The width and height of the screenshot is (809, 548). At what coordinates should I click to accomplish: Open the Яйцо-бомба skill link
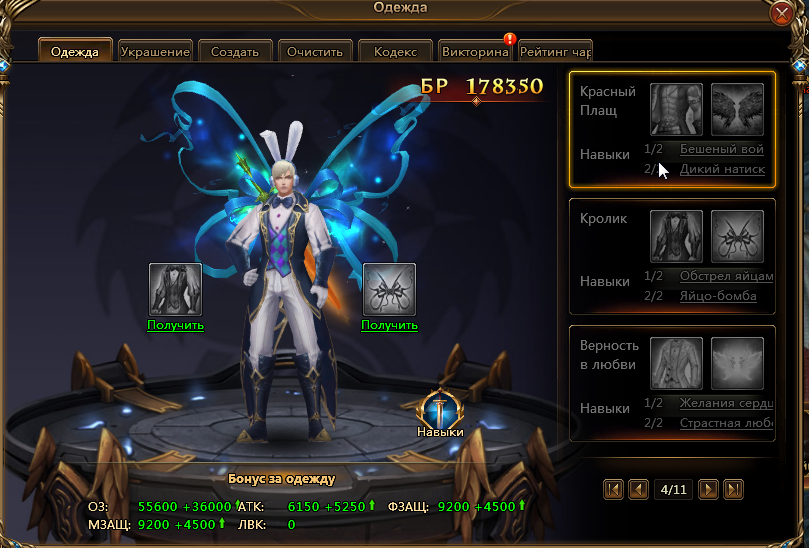[717, 296]
